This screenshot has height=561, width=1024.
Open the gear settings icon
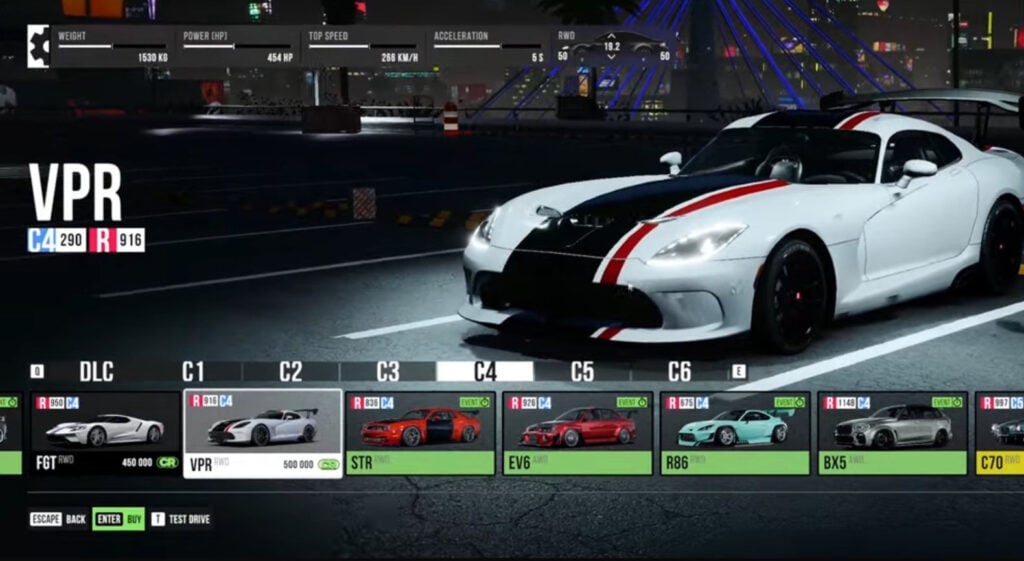(38, 46)
